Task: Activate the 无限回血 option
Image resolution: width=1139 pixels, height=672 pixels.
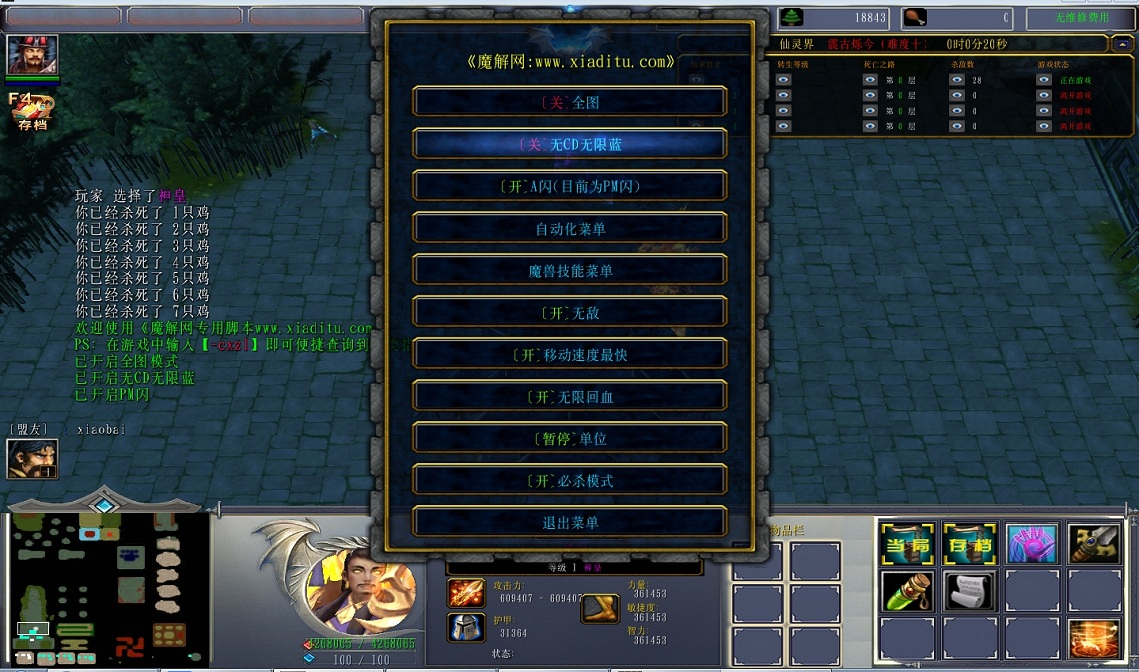Action: pyautogui.click(x=570, y=396)
